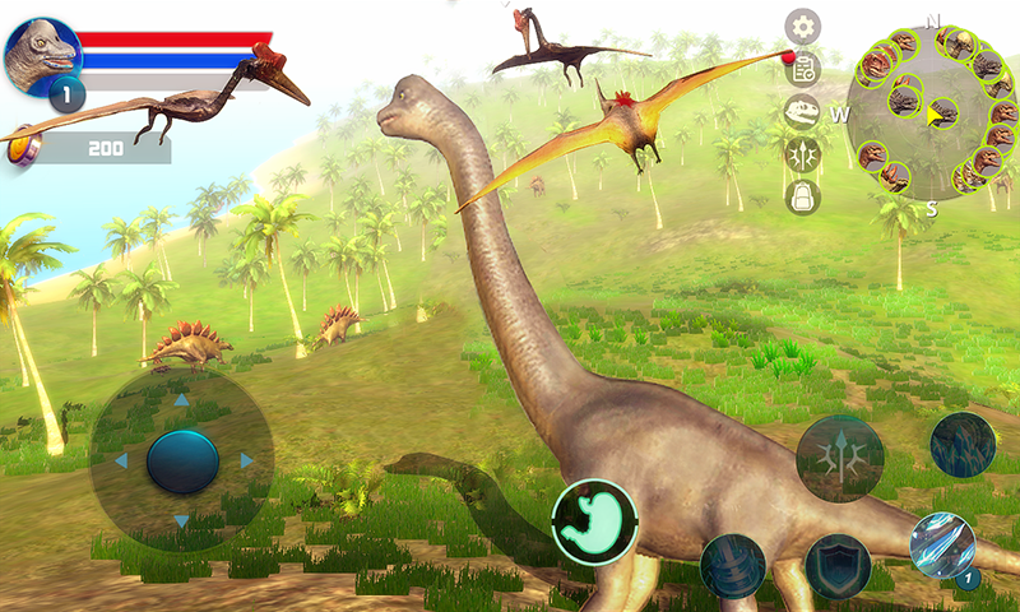Open the quest clipboard checklist
Viewport: 1020px width, 612px height.
802,69
